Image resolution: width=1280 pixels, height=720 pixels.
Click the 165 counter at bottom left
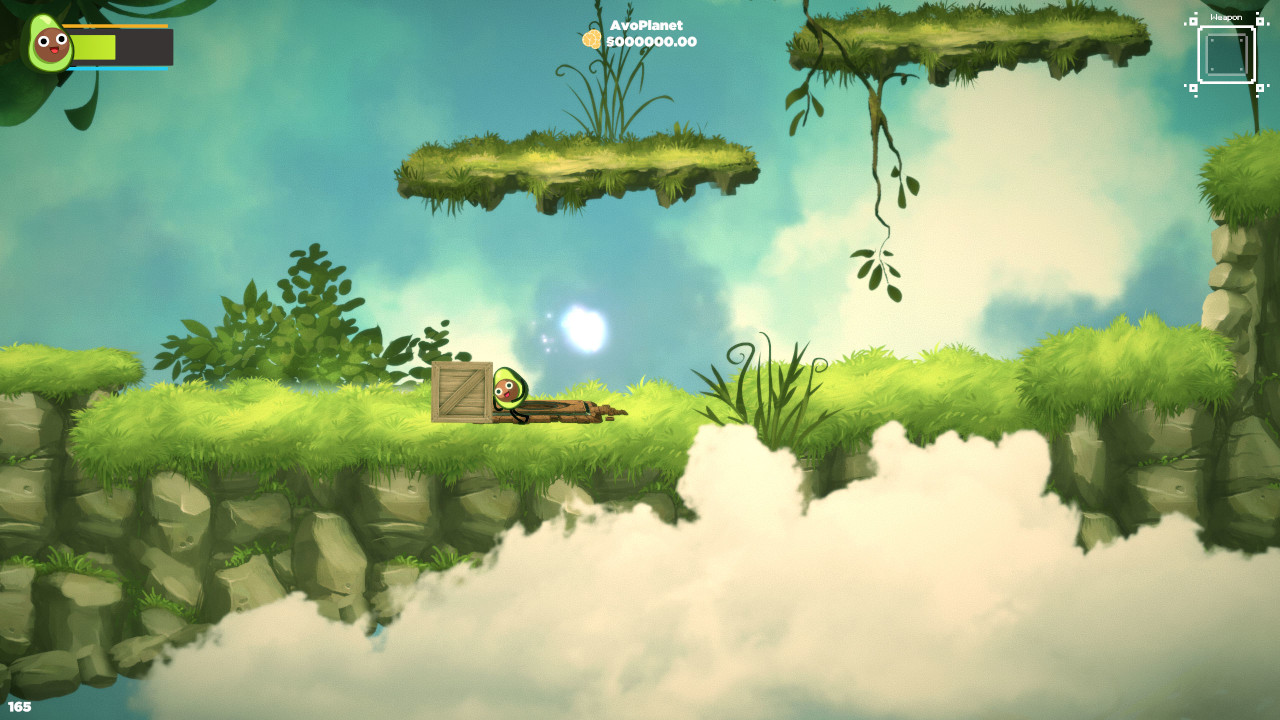tap(20, 705)
